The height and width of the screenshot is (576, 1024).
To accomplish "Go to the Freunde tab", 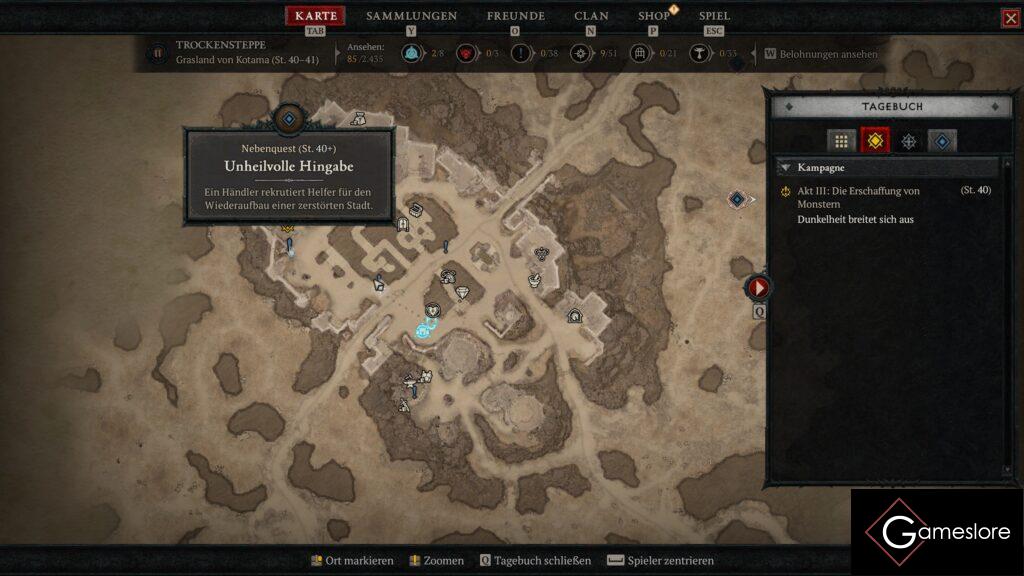I will 515,16.
